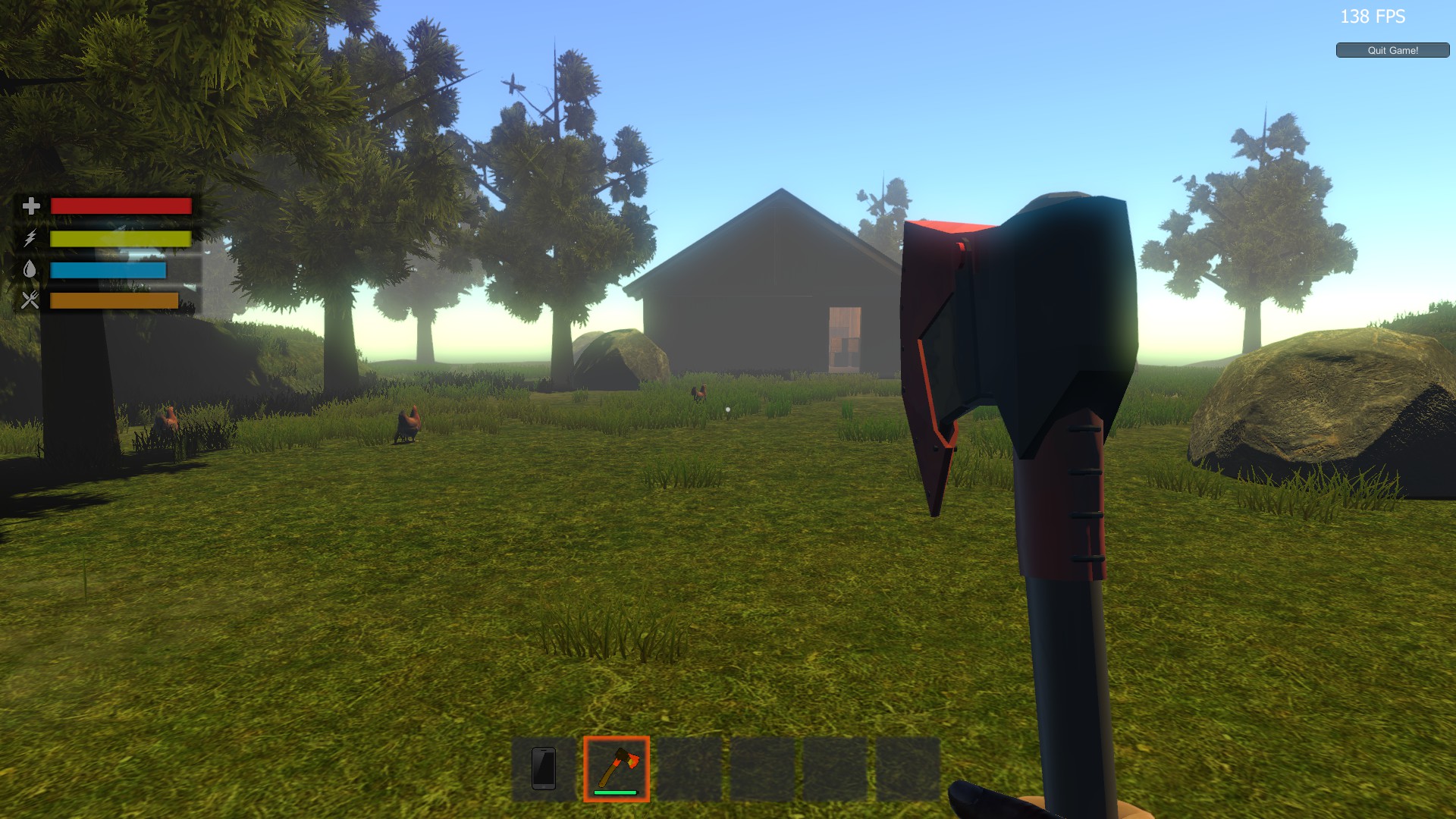Click the red health bar
The height and width of the screenshot is (819, 1456).
(121, 206)
